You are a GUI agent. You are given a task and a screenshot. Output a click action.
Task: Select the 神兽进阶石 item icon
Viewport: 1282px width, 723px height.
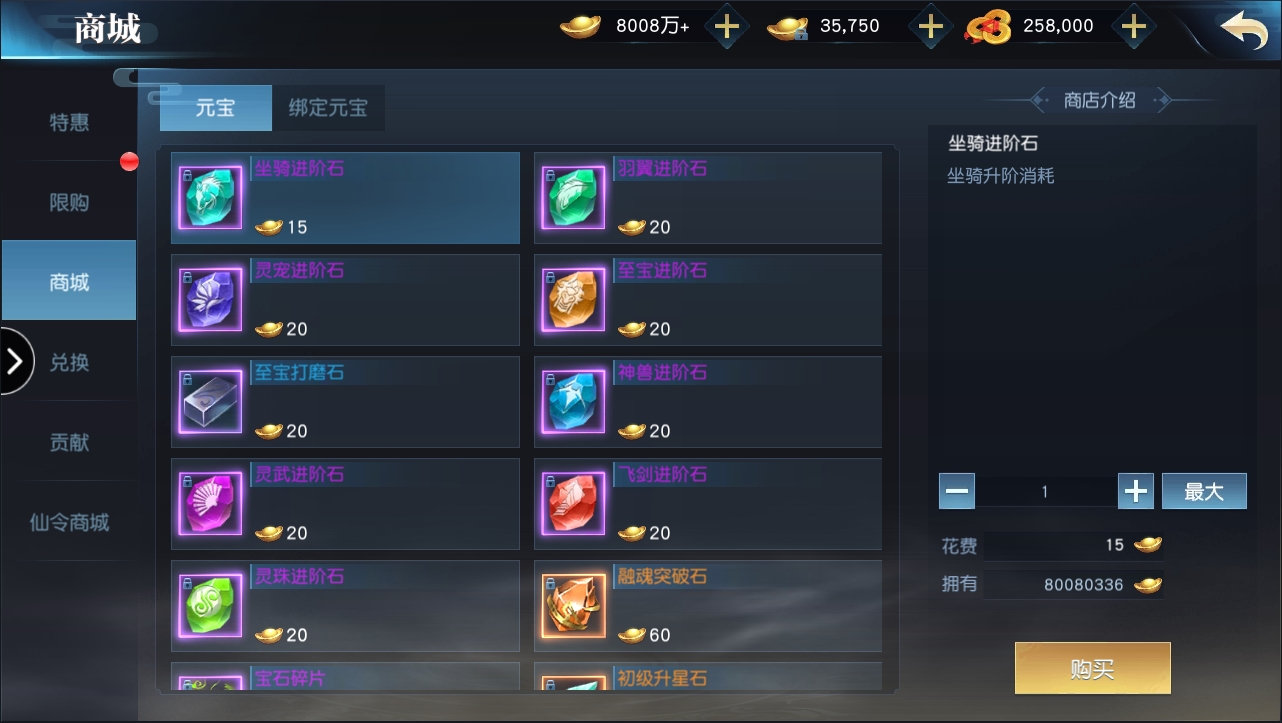point(572,401)
